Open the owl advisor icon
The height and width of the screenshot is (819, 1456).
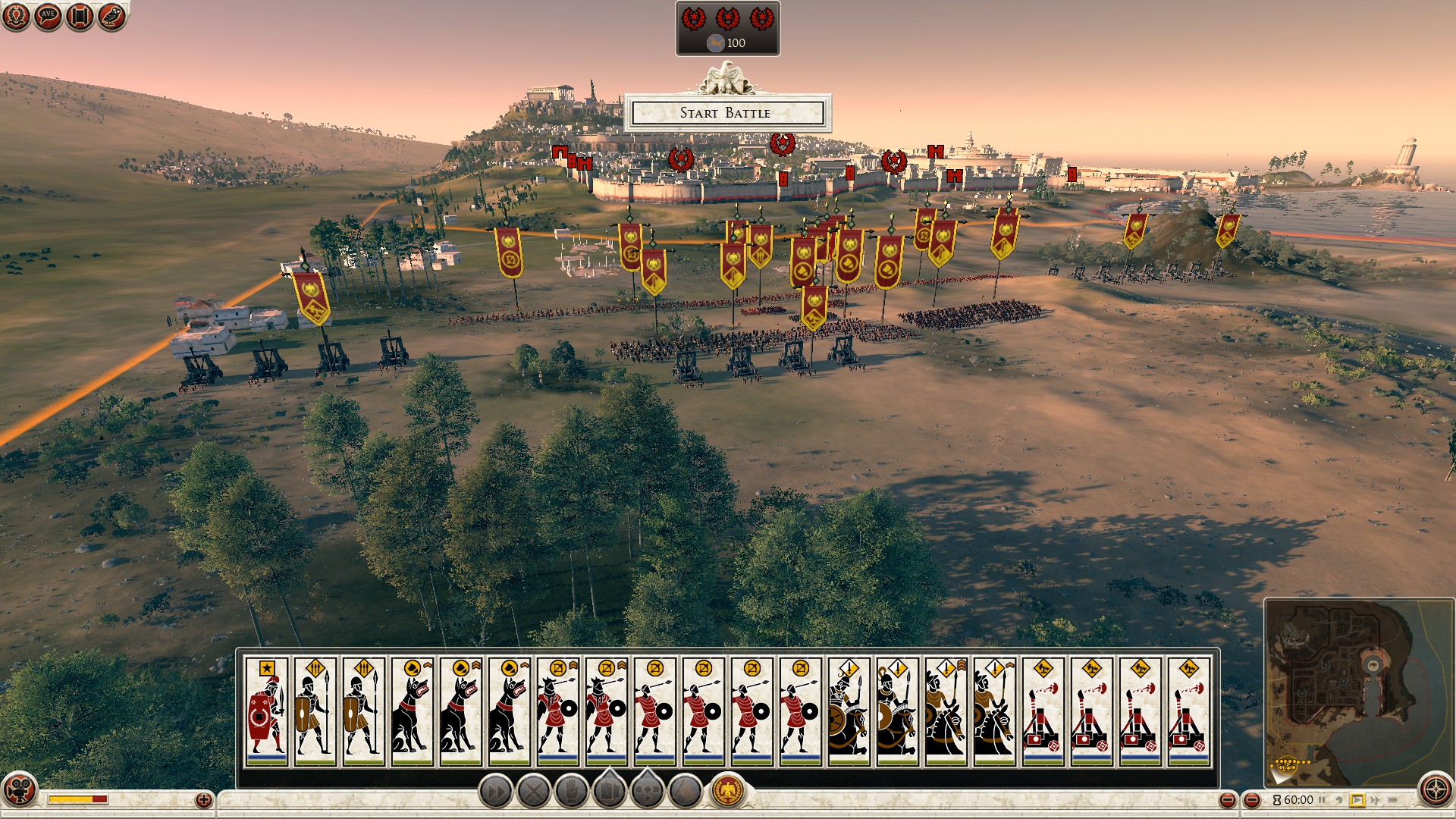click(x=111, y=16)
